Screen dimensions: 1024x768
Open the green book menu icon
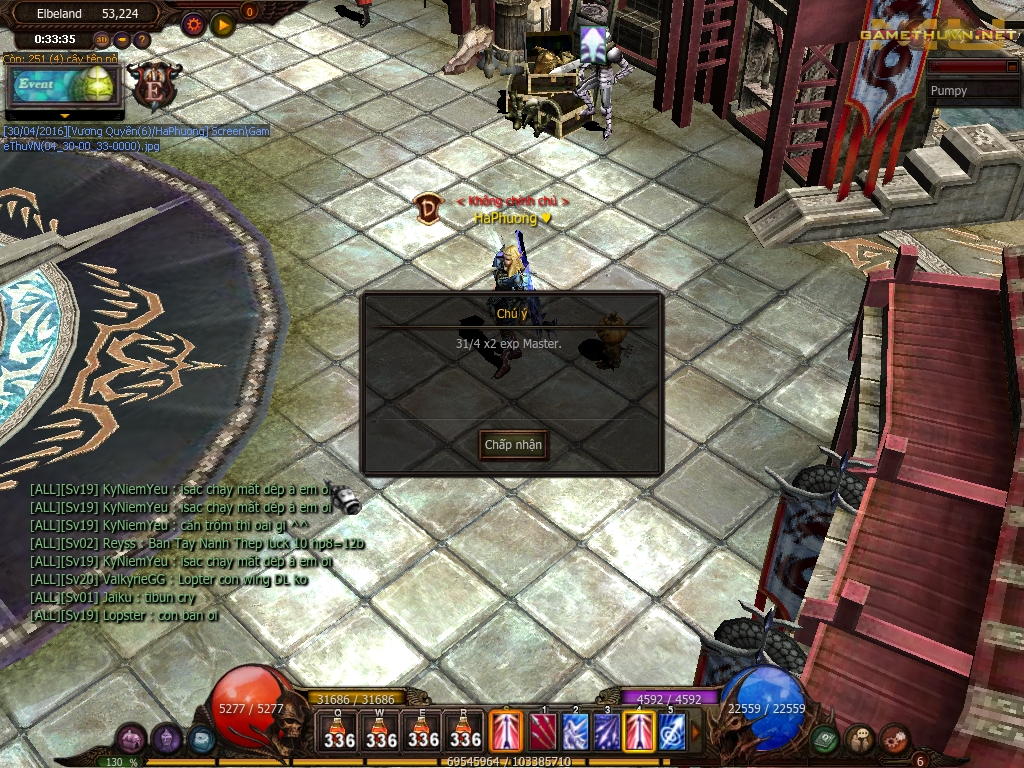click(x=825, y=739)
